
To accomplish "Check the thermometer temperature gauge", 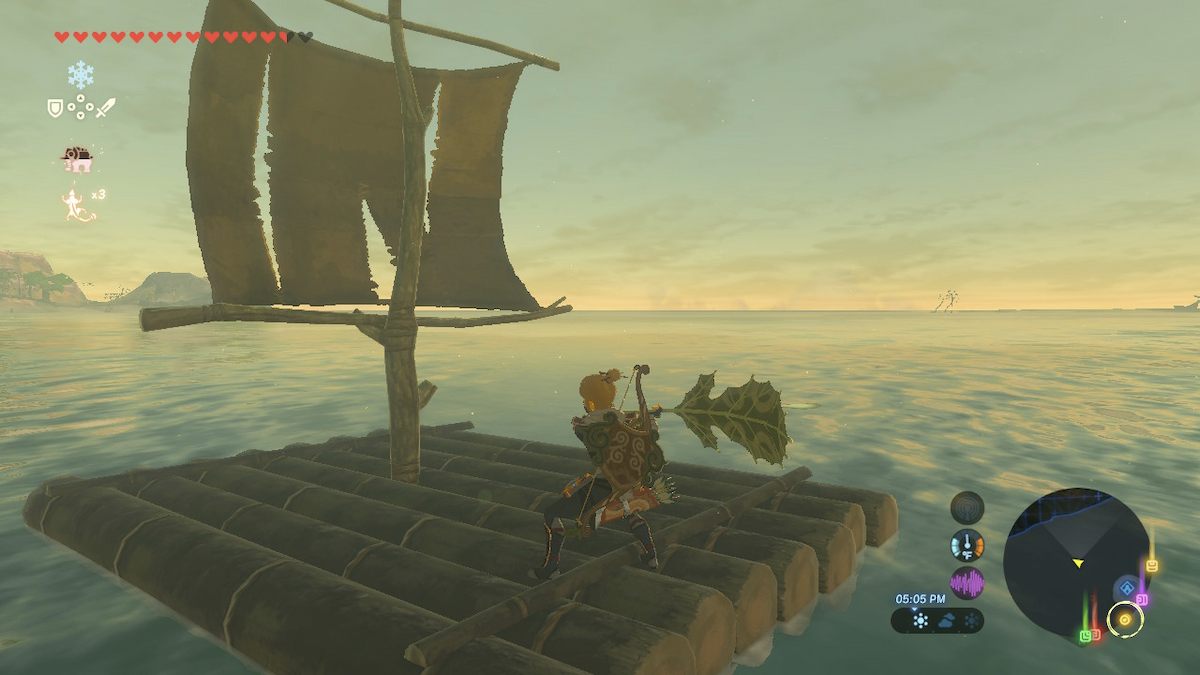I will pyautogui.click(x=967, y=545).
